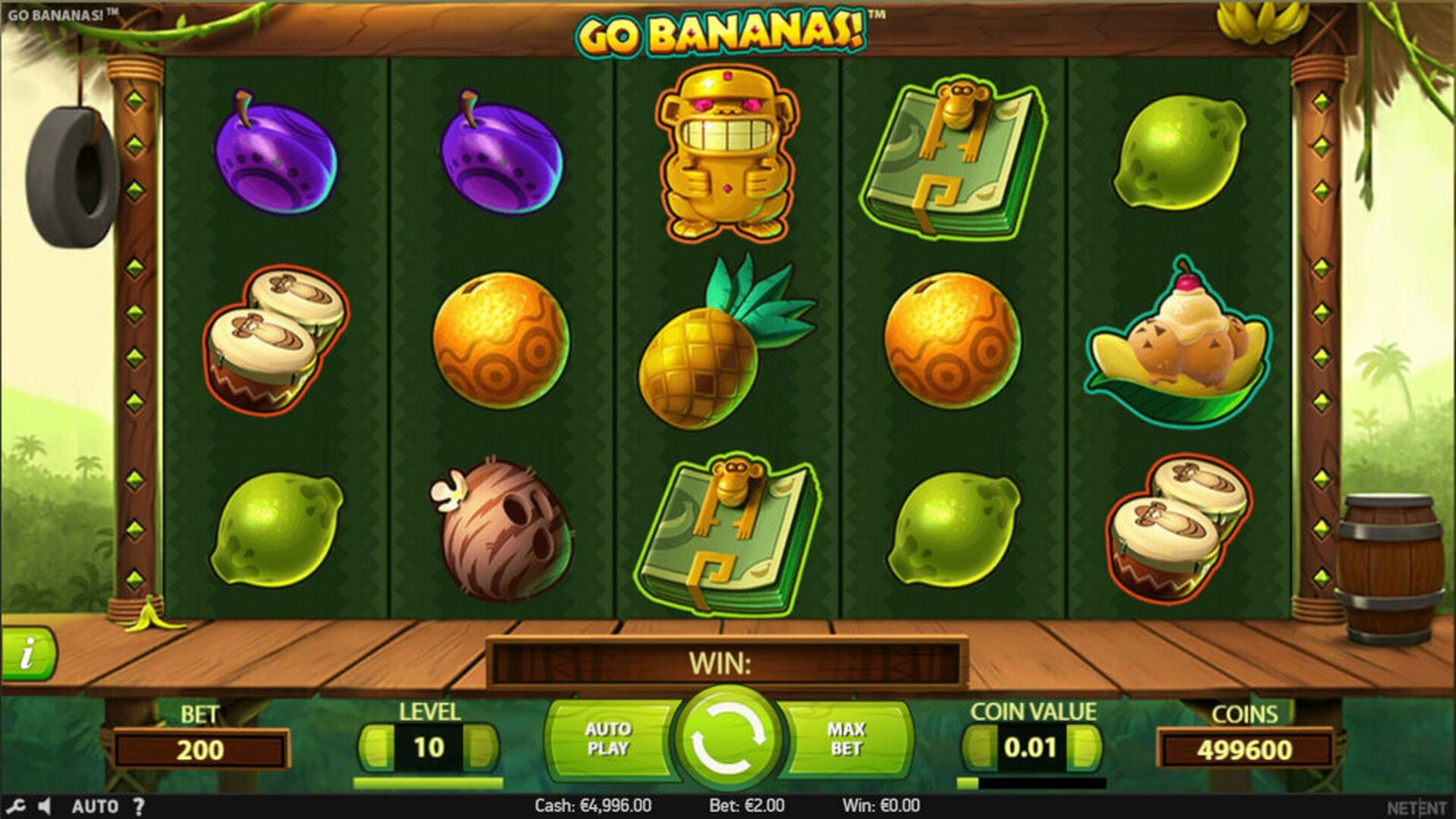This screenshot has height=819, width=1456.
Task: Open the paytable info button
Action: (28, 653)
